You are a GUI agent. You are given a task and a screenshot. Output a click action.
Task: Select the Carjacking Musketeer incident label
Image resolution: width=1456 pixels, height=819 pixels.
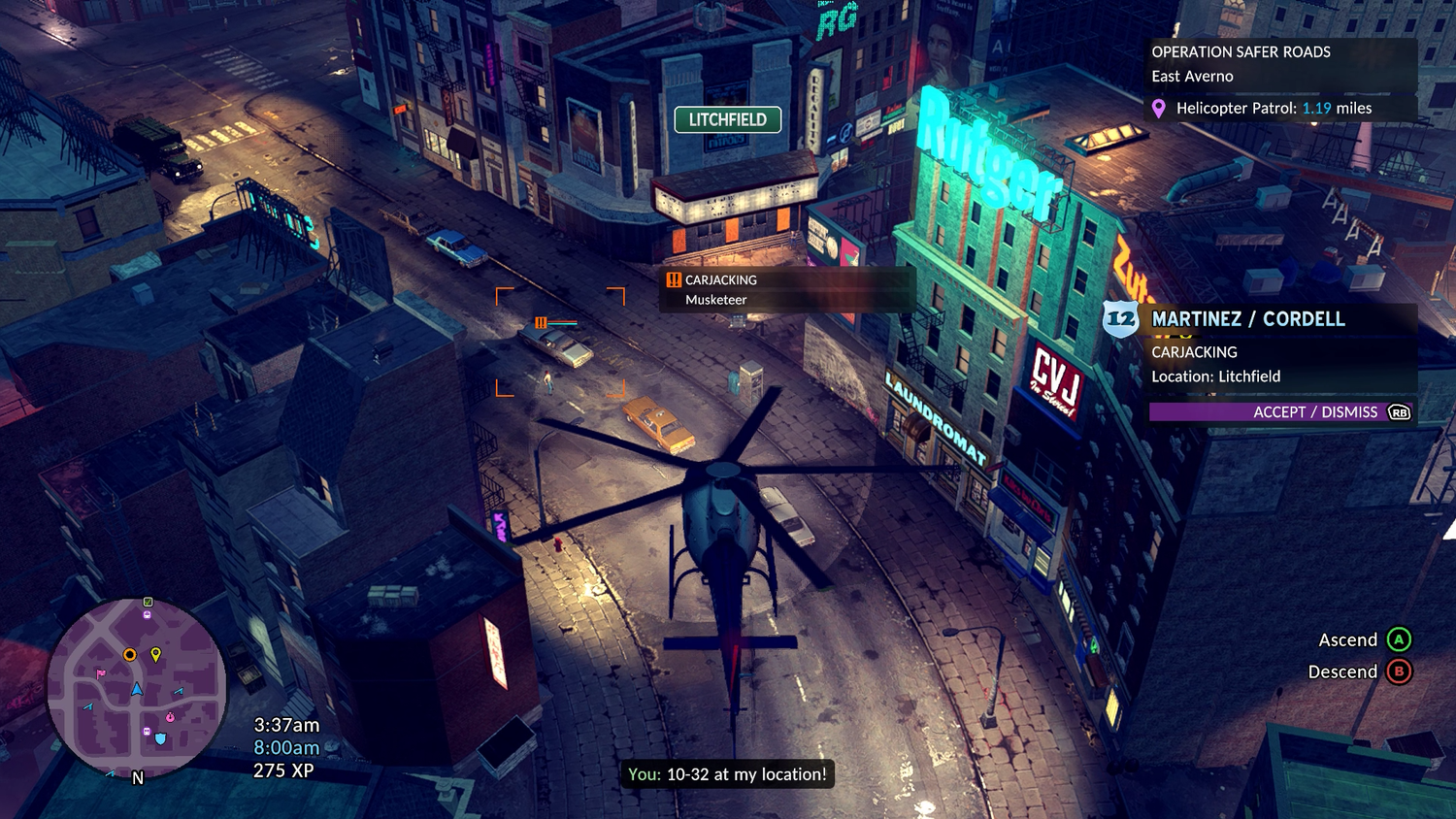[x=720, y=289]
